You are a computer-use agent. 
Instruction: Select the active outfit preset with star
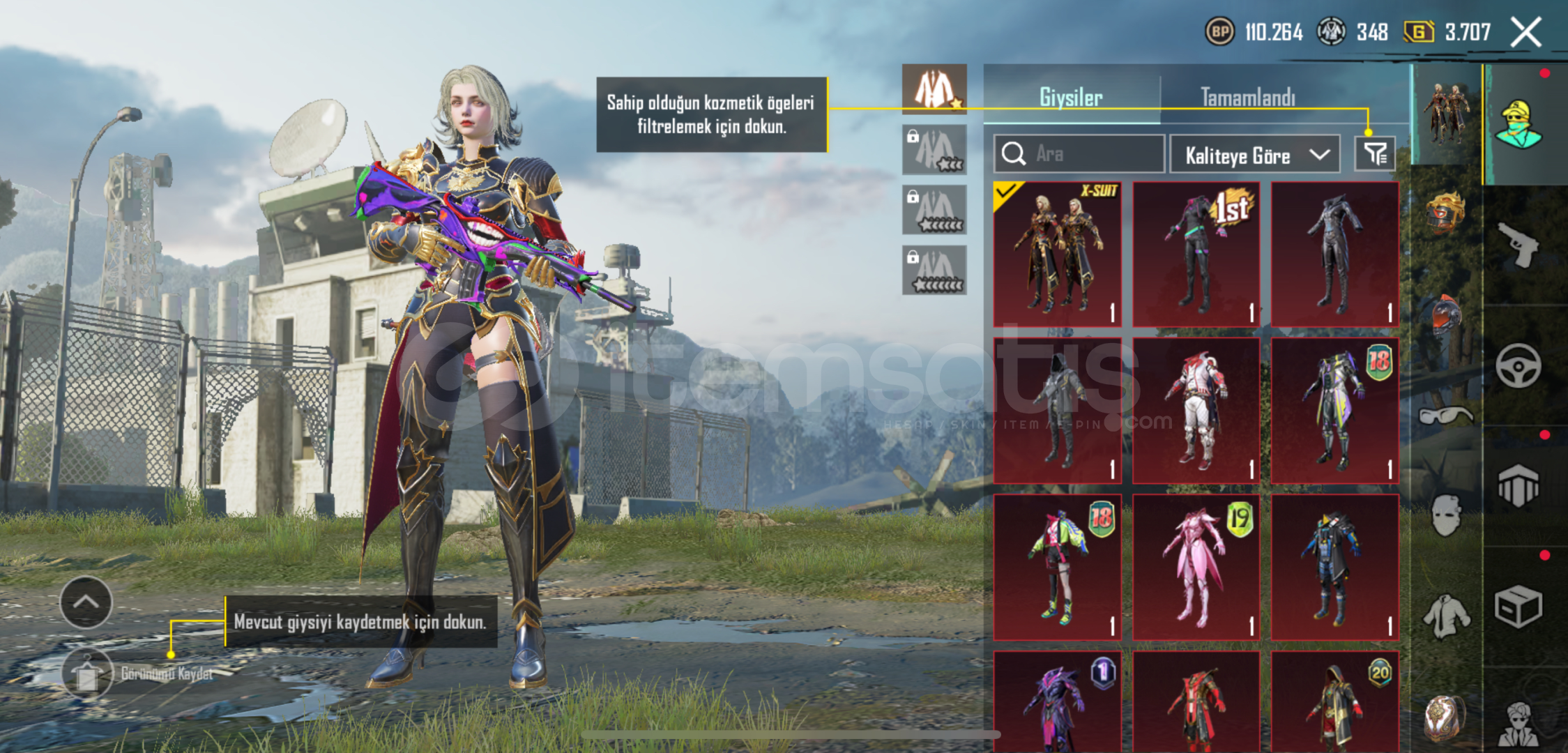click(934, 89)
